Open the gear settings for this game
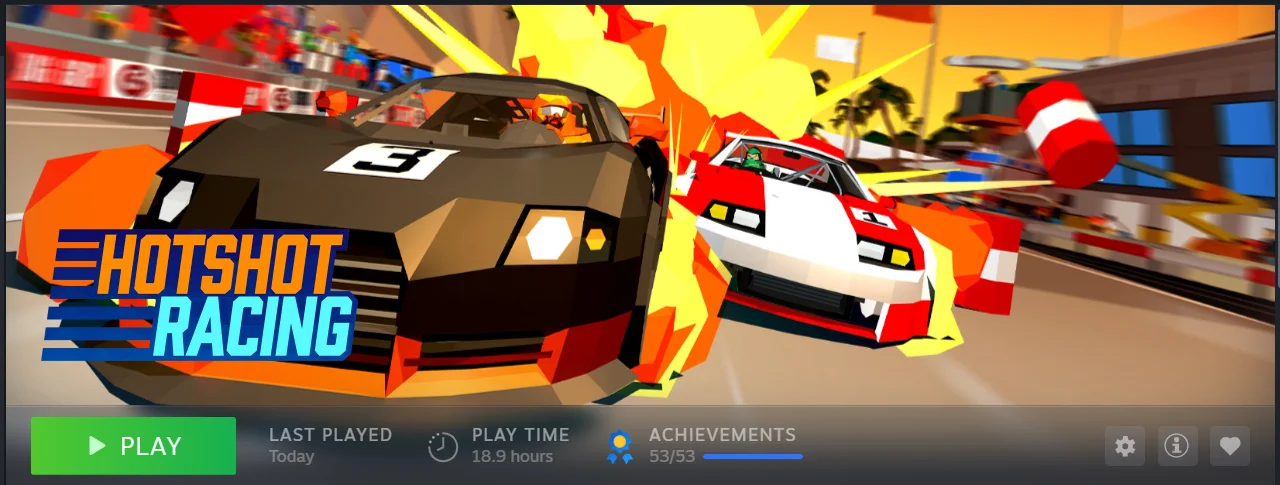Image resolution: width=1280 pixels, height=485 pixels. pos(1125,446)
